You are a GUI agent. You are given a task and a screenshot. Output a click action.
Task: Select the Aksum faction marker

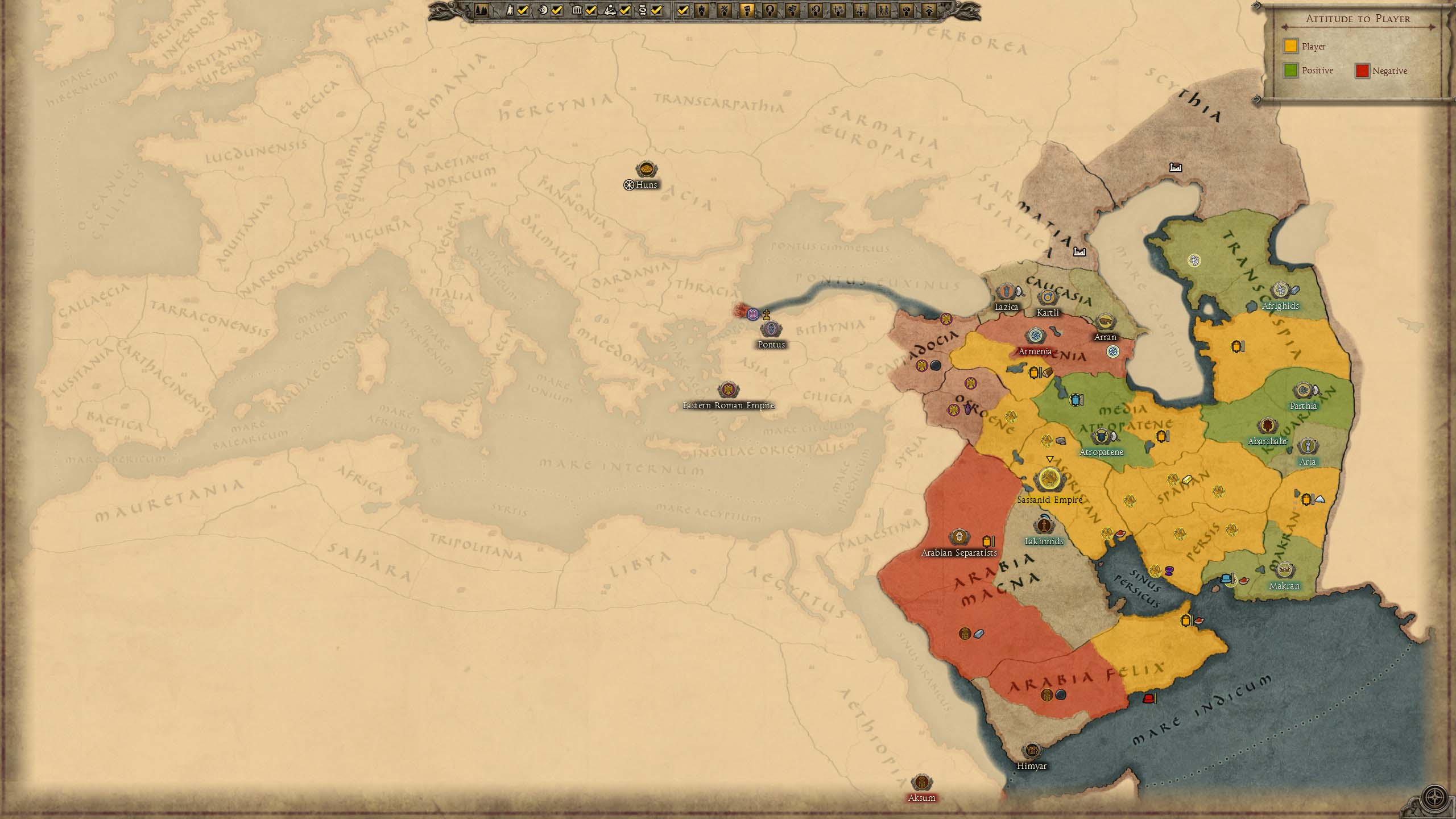coord(921,783)
